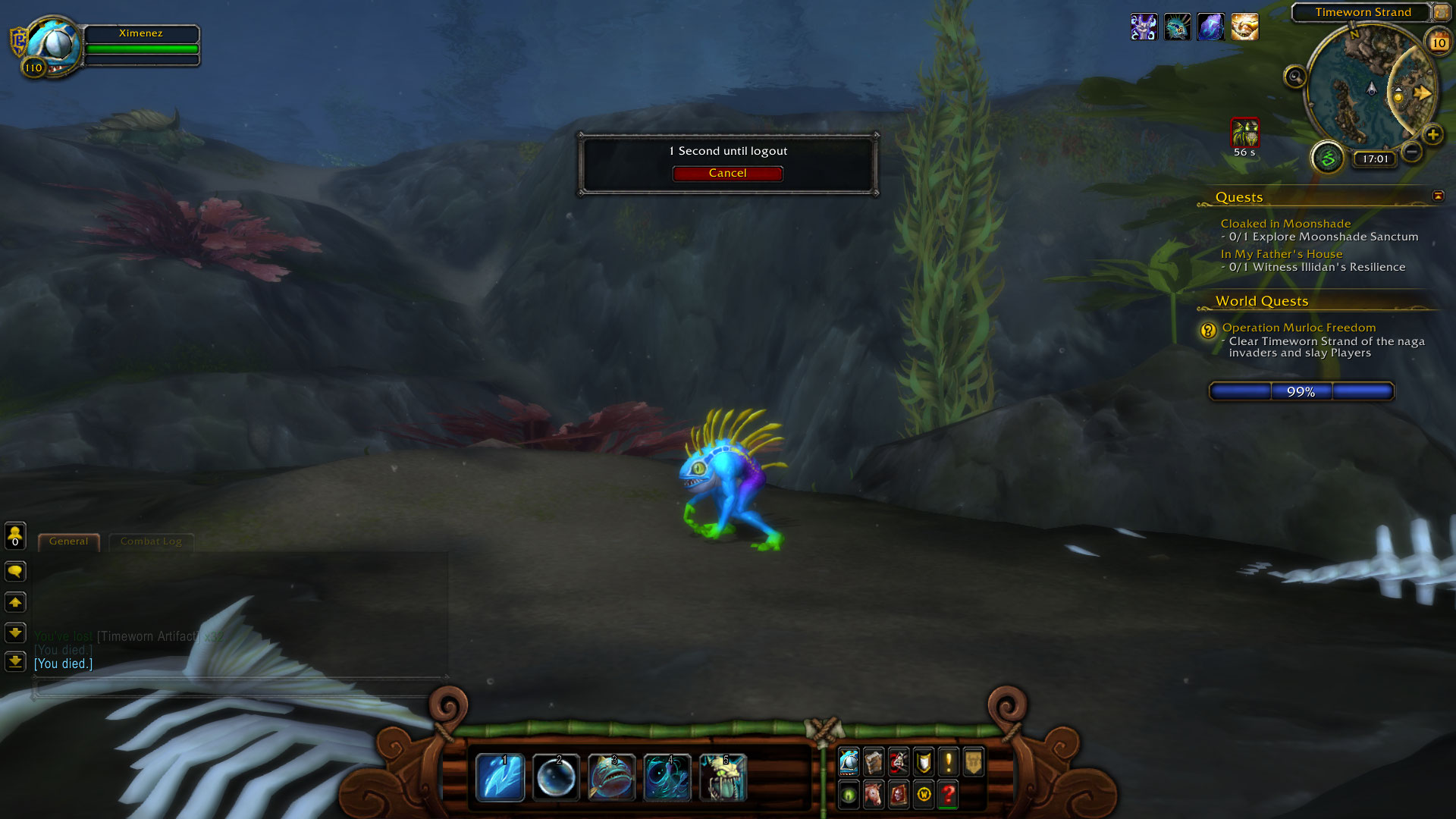The width and height of the screenshot is (1456, 819).
Task: Select the Cloaked in Moonshade quest
Action: pyautogui.click(x=1285, y=224)
